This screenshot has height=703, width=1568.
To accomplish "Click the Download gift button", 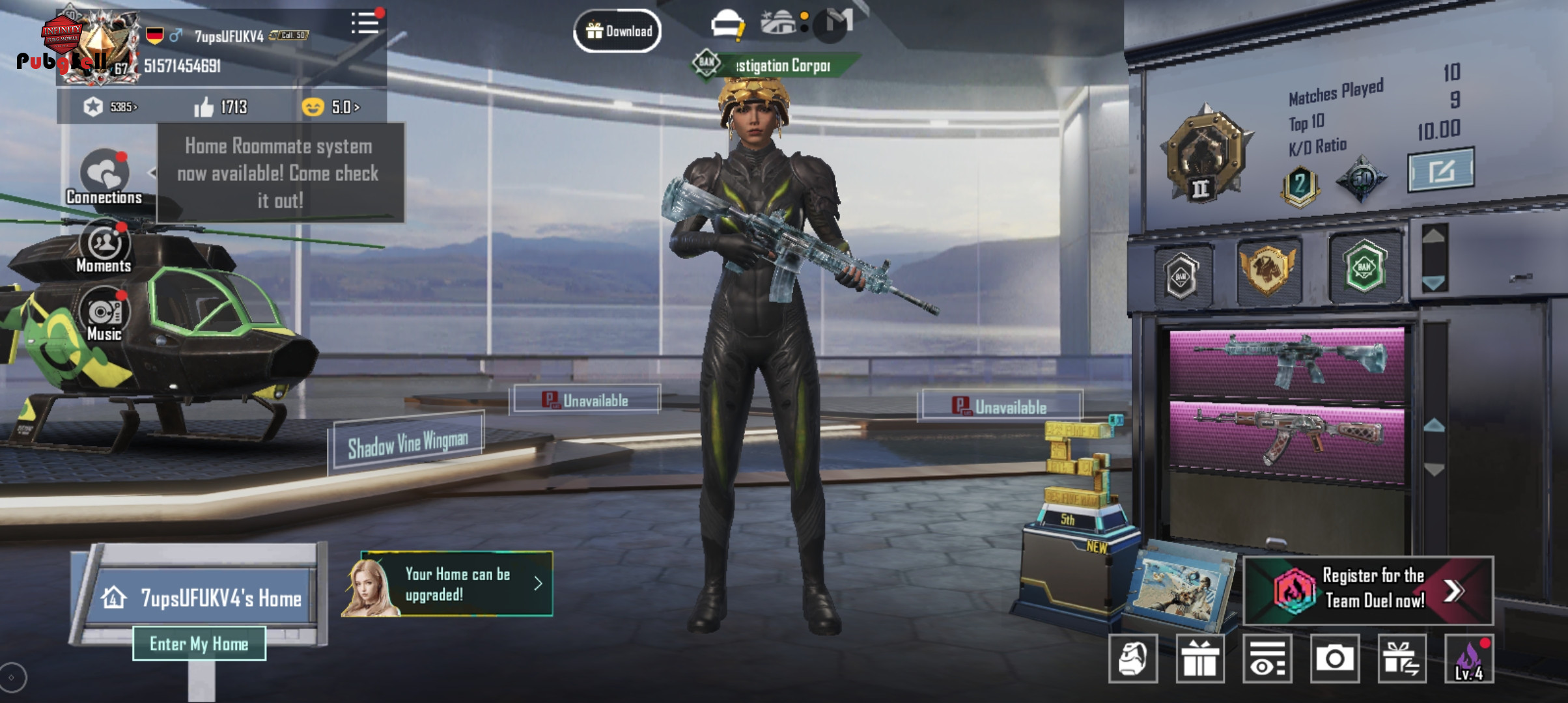I will coord(617,31).
